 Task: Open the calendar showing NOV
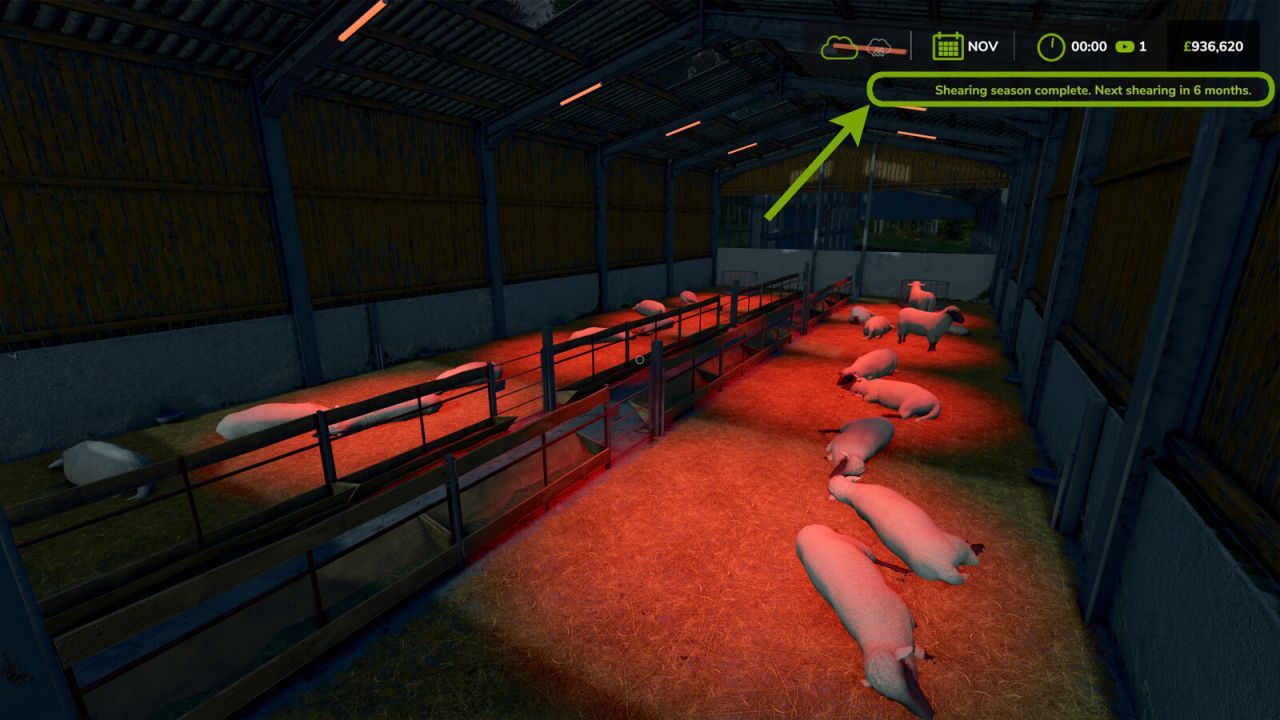pos(948,45)
